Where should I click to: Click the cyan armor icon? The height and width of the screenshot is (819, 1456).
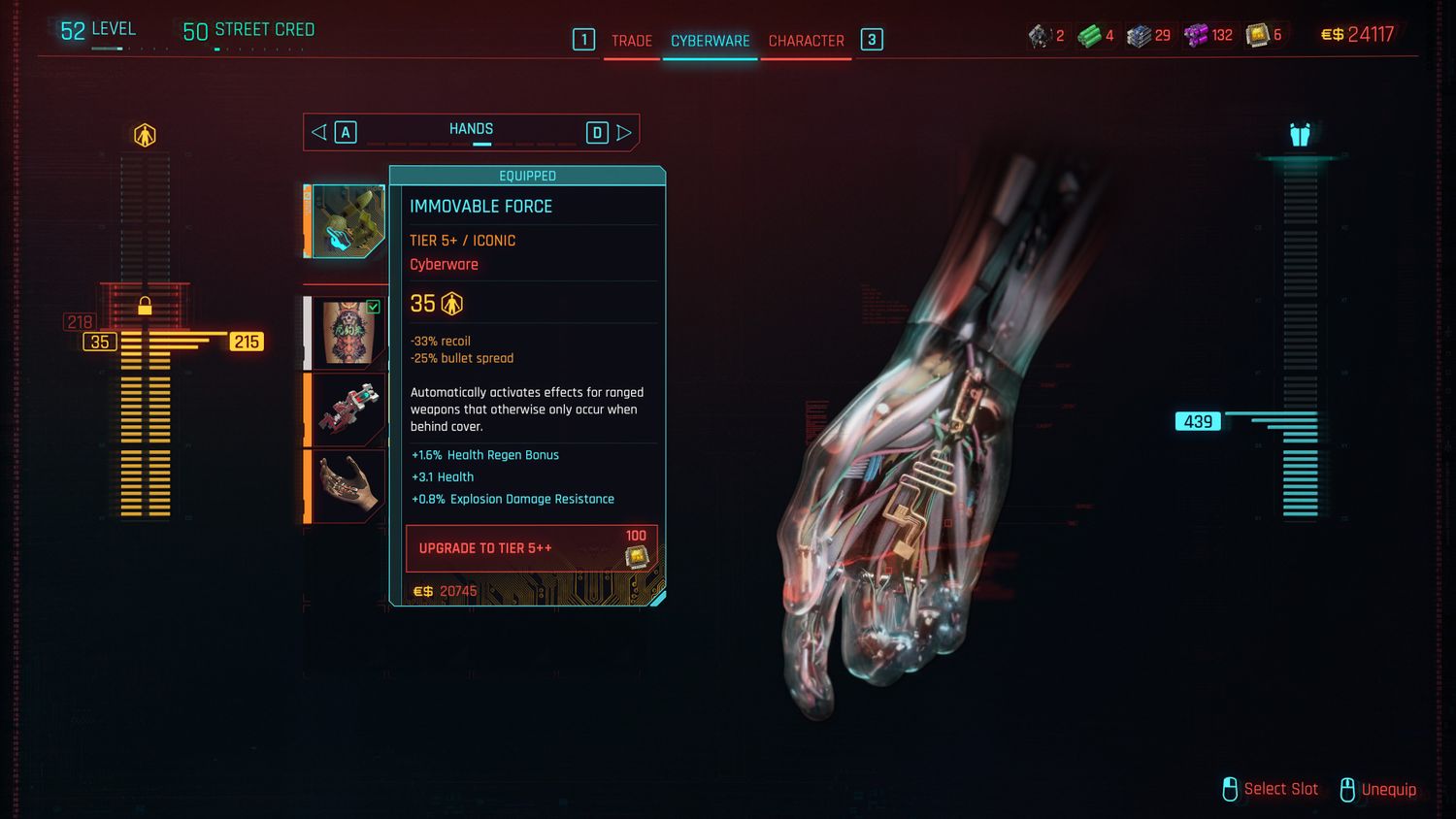1300,134
